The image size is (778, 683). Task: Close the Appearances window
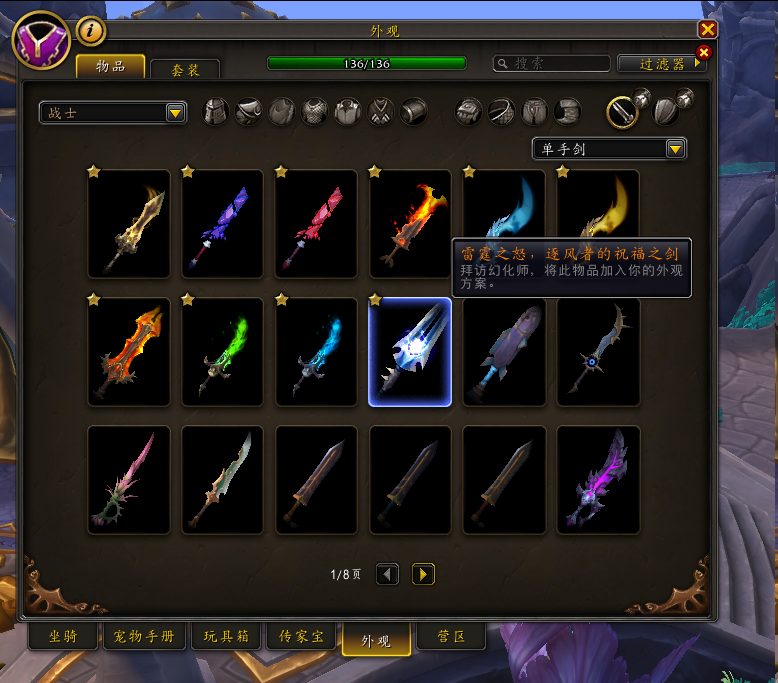[x=708, y=30]
